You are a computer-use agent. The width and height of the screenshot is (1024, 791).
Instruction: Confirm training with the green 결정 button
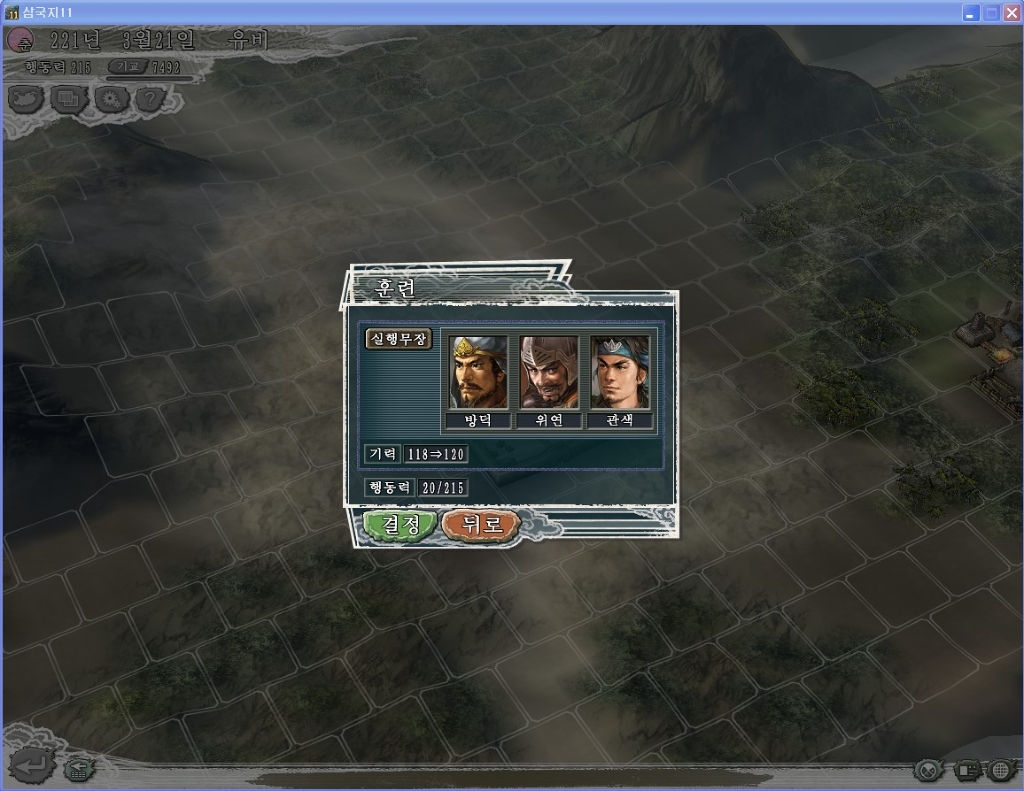coord(399,524)
